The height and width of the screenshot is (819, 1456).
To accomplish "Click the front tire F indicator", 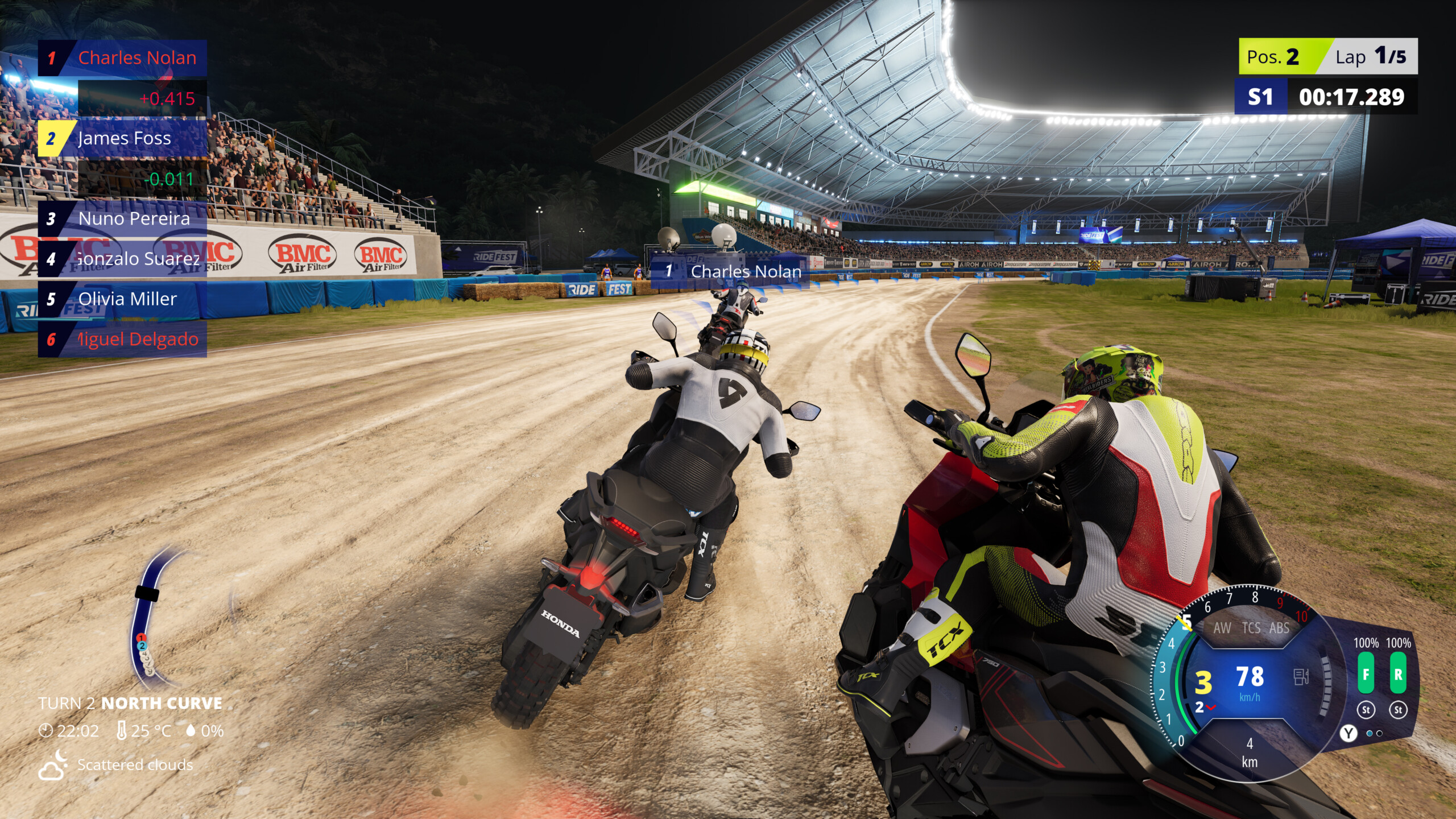I will click(x=1366, y=674).
